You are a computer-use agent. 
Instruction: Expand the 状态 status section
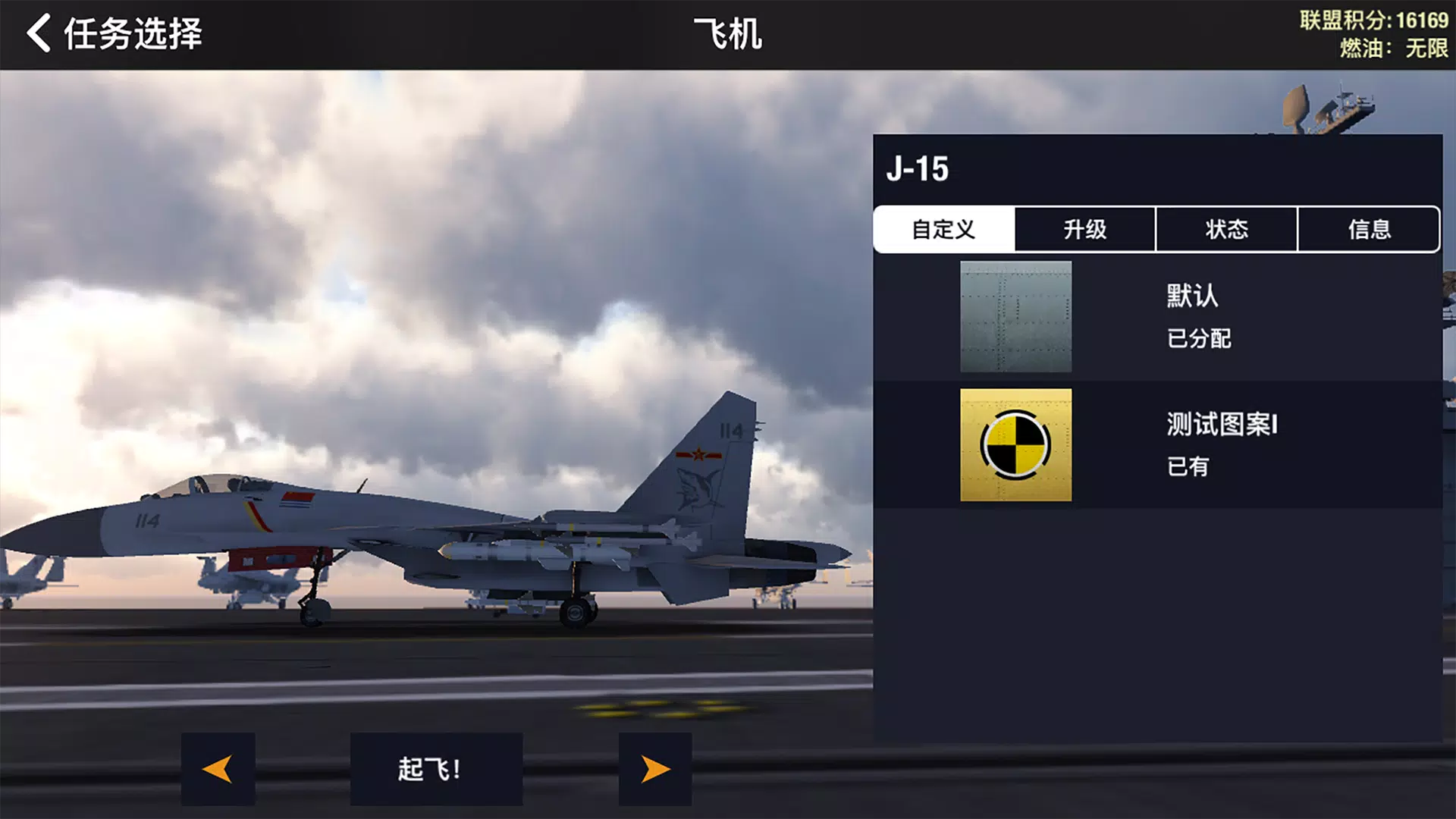click(1227, 229)
